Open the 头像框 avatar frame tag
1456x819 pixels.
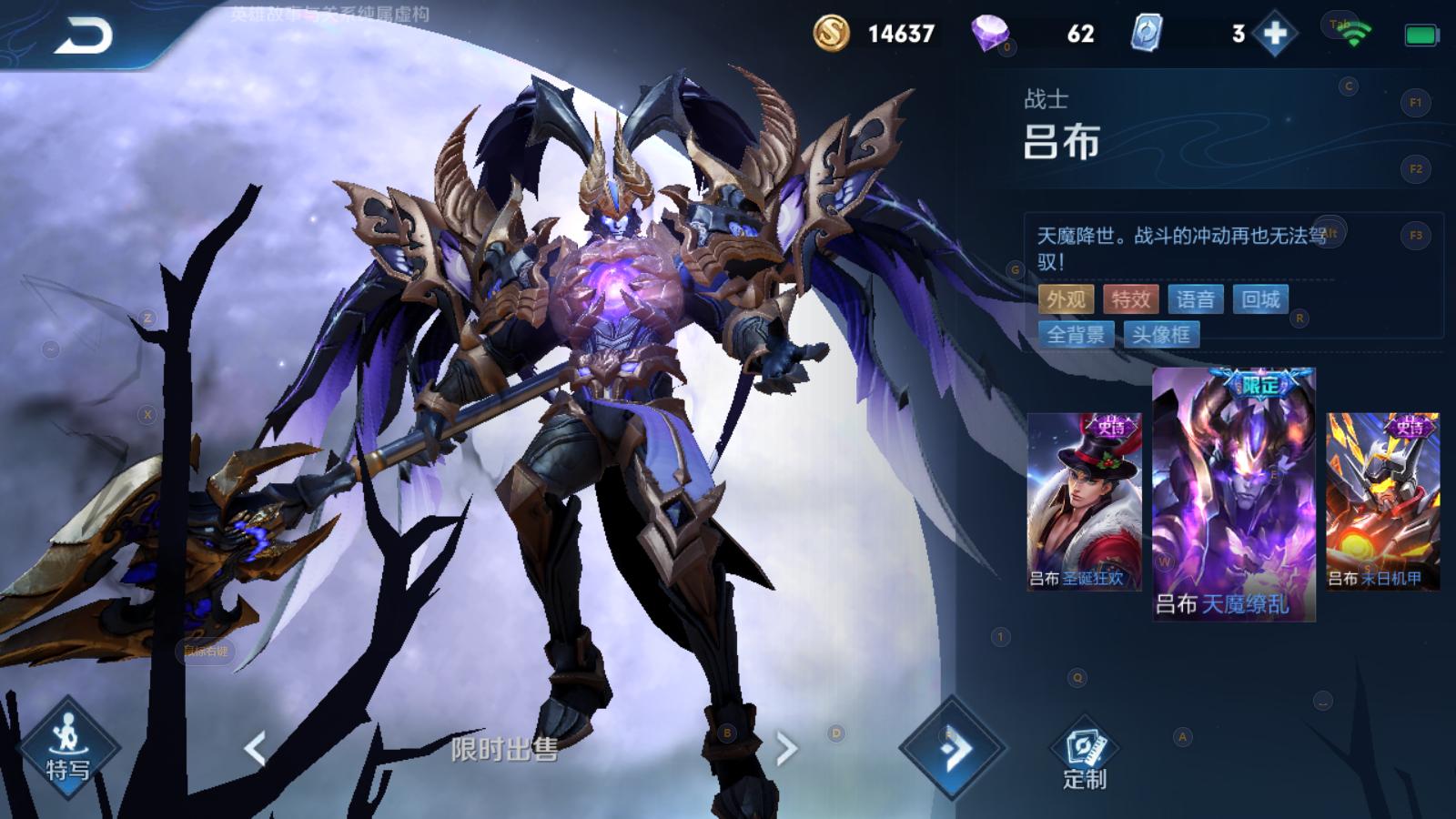pyautogui.click(x=1161, y=335)
